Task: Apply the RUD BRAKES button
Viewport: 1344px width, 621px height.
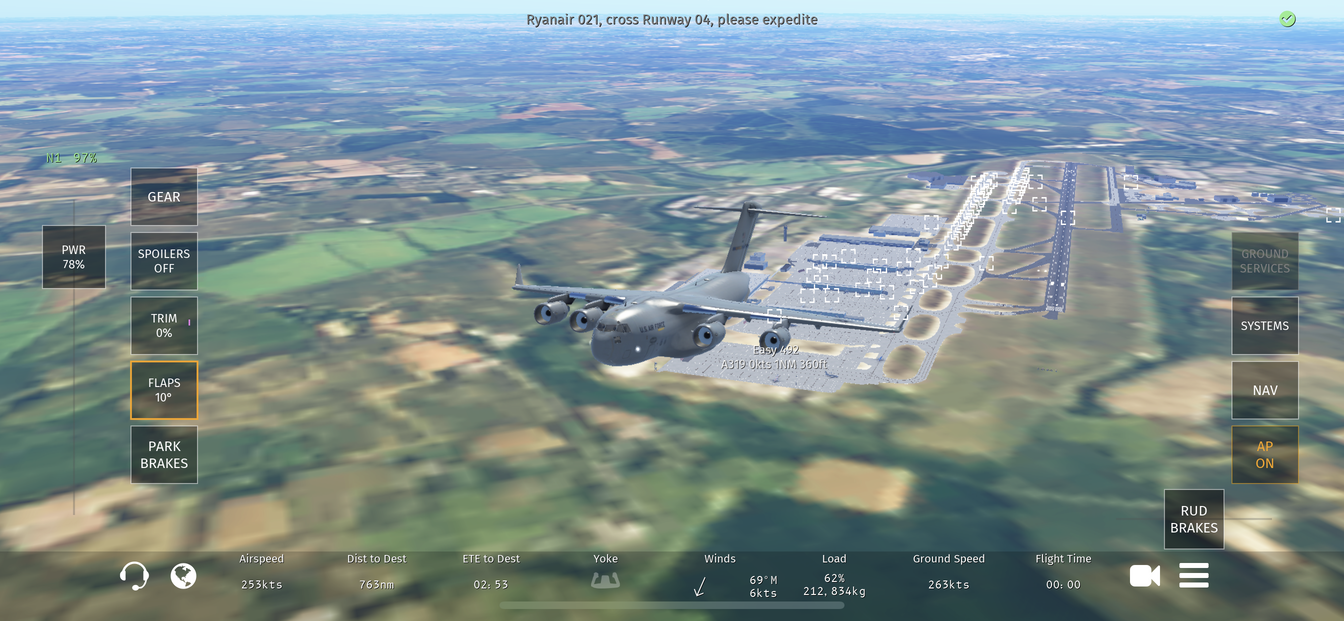Action: tap(1194, 519)
